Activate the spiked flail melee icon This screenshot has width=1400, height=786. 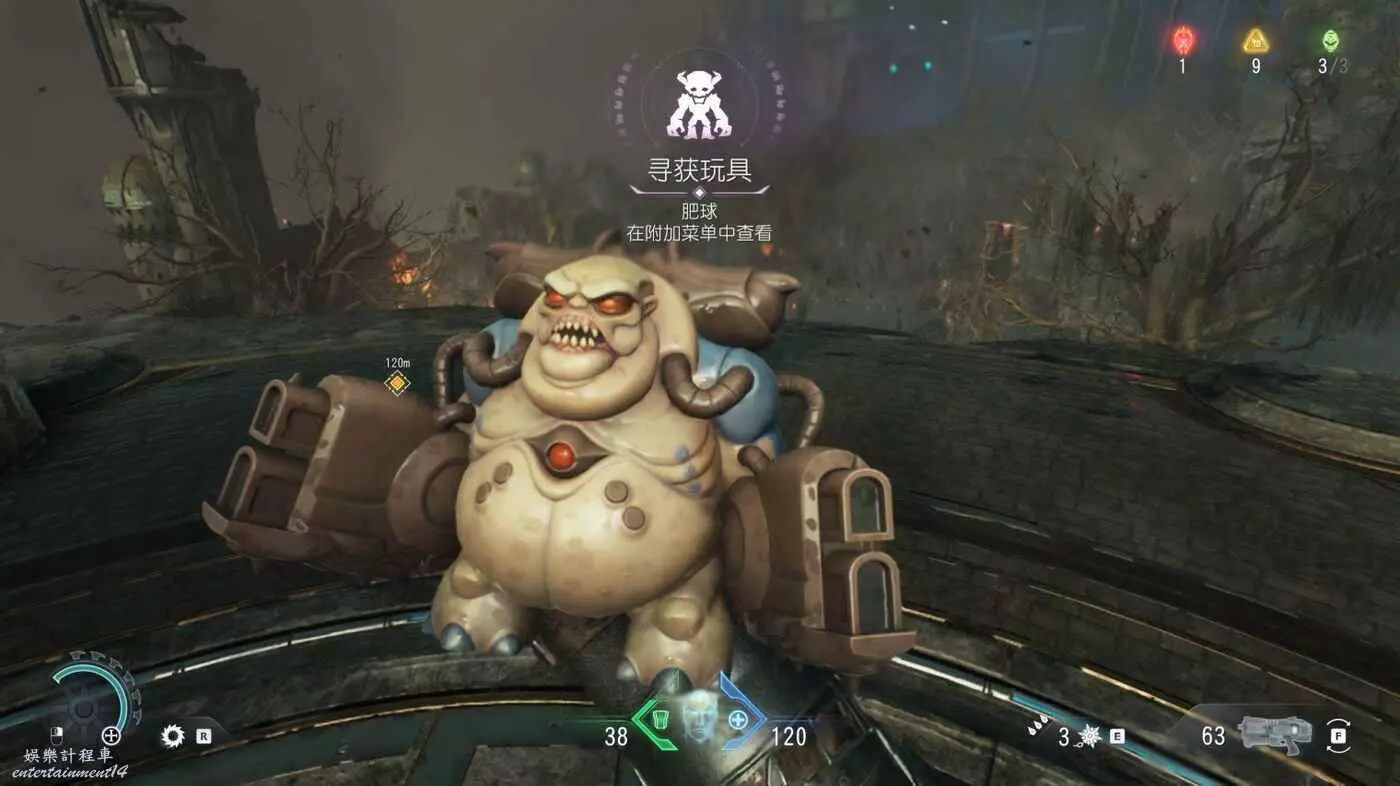pyautogui.click(x=1090, y=737)
